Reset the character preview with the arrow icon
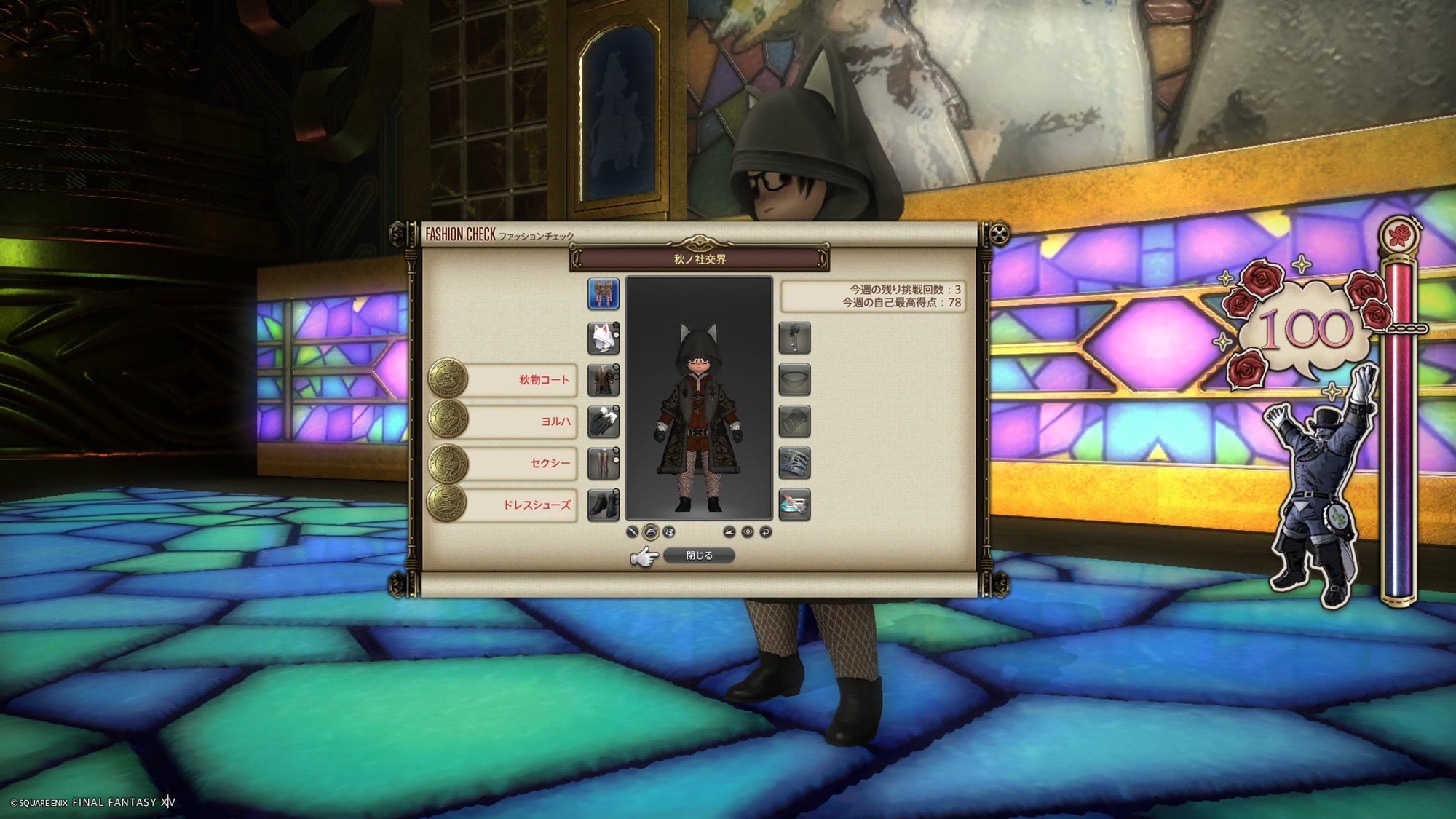Screen dimensions: 1456x819 766,532
